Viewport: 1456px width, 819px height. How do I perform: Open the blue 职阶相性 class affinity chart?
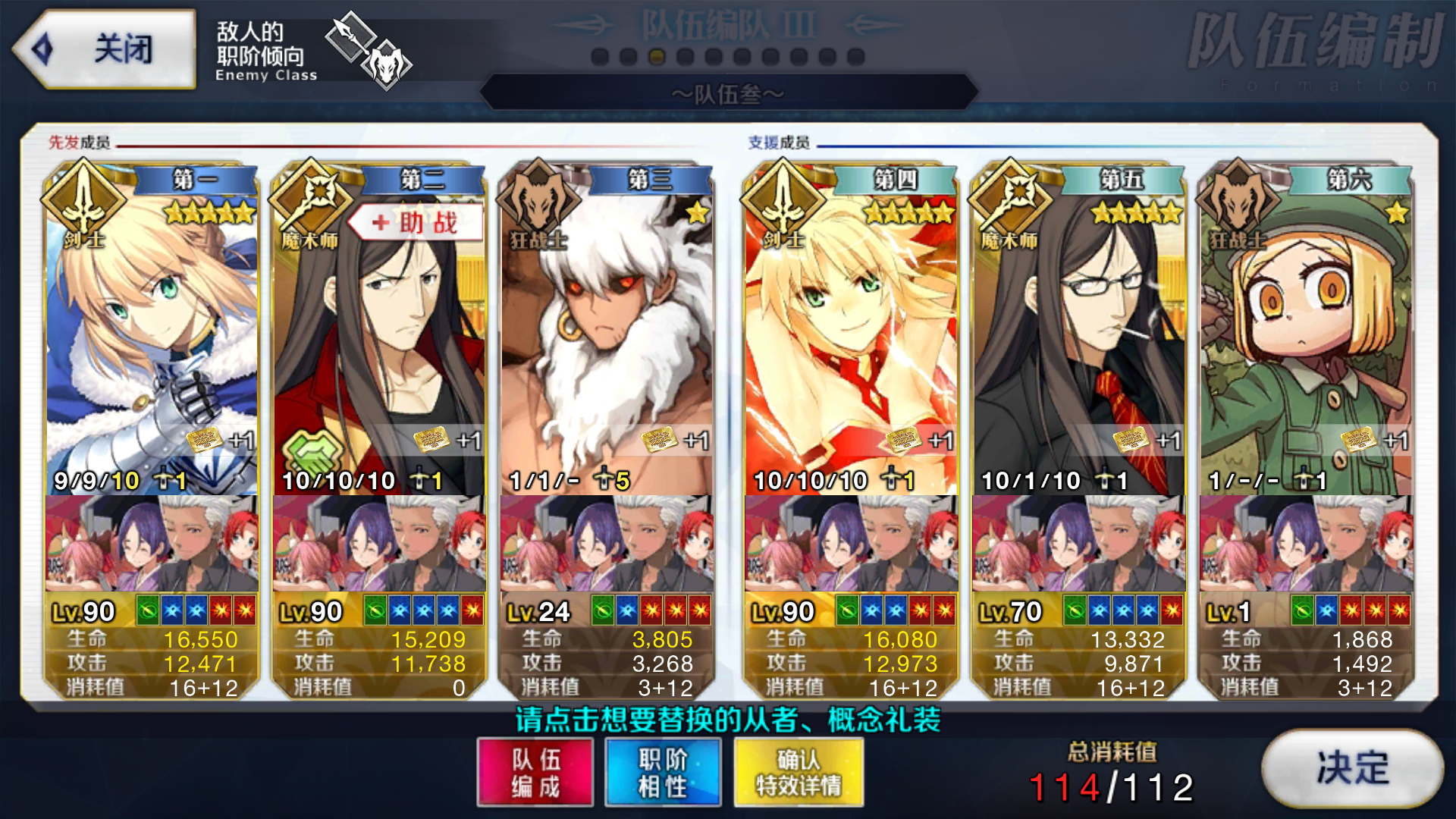coord(662,772)
